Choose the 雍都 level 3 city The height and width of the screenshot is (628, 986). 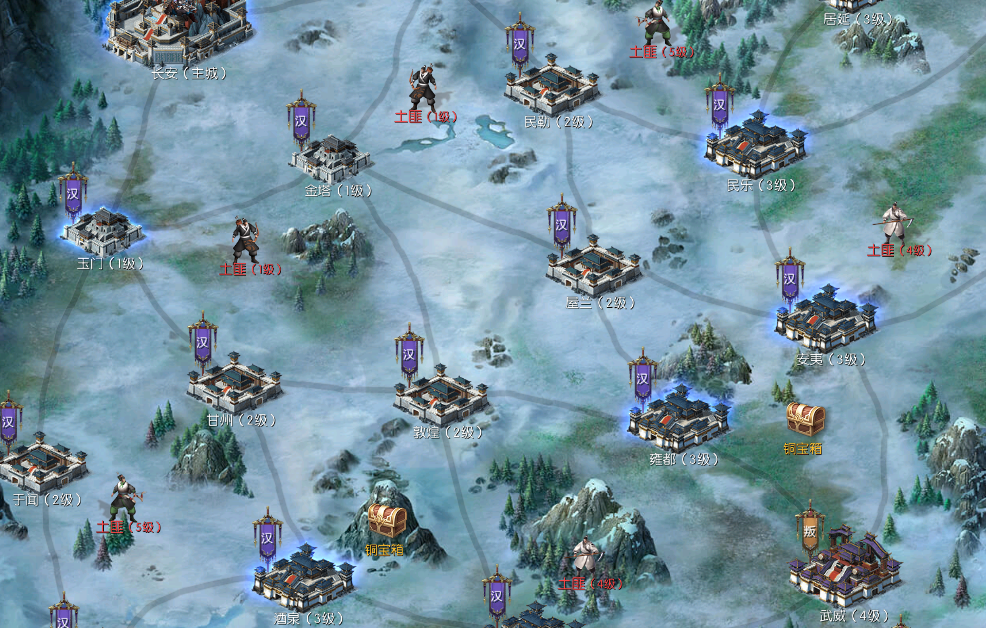pyautogui.click(x=678, y=416)
